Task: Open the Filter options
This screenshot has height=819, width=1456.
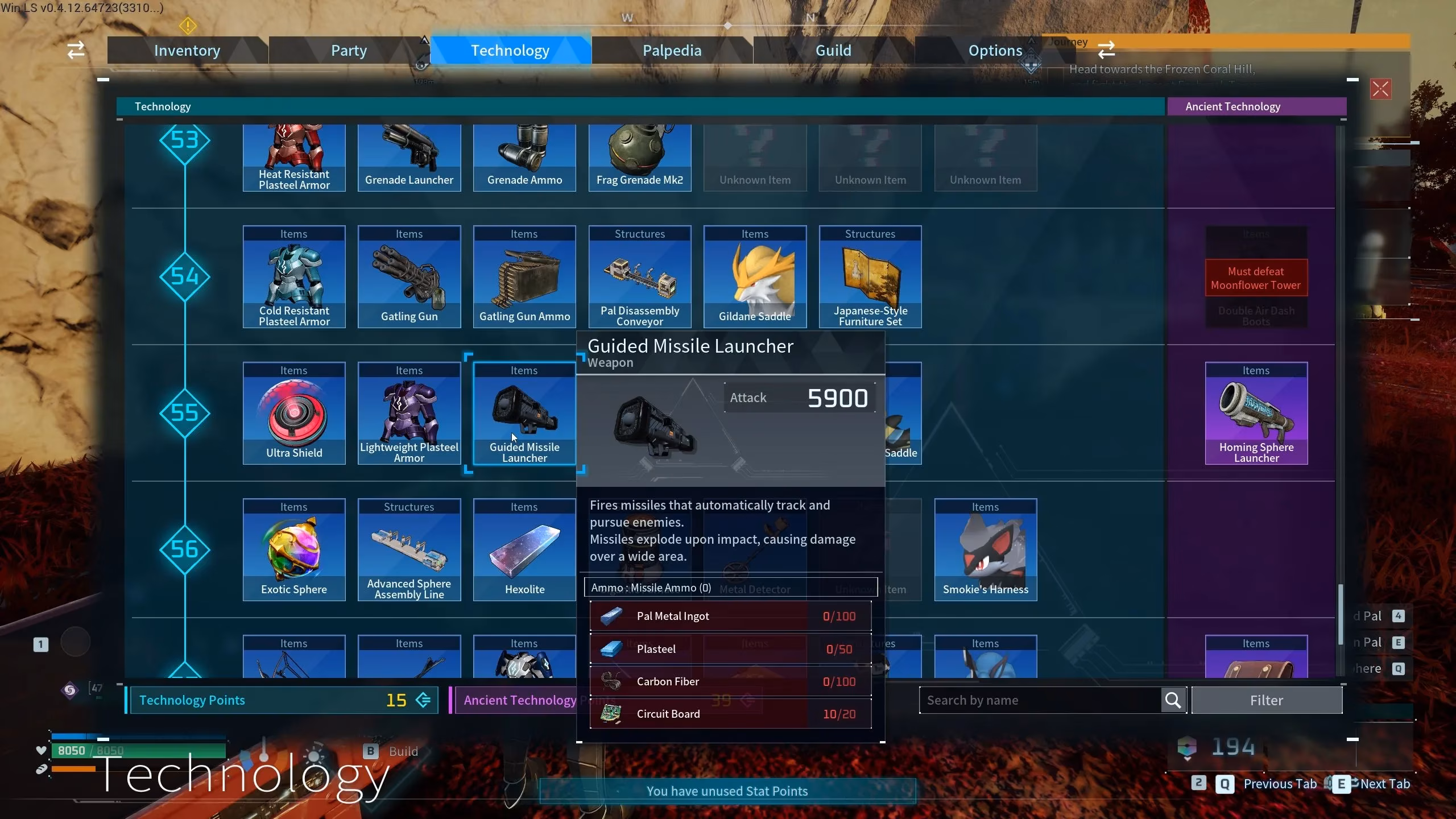Action: click(x=1267, y=700)
